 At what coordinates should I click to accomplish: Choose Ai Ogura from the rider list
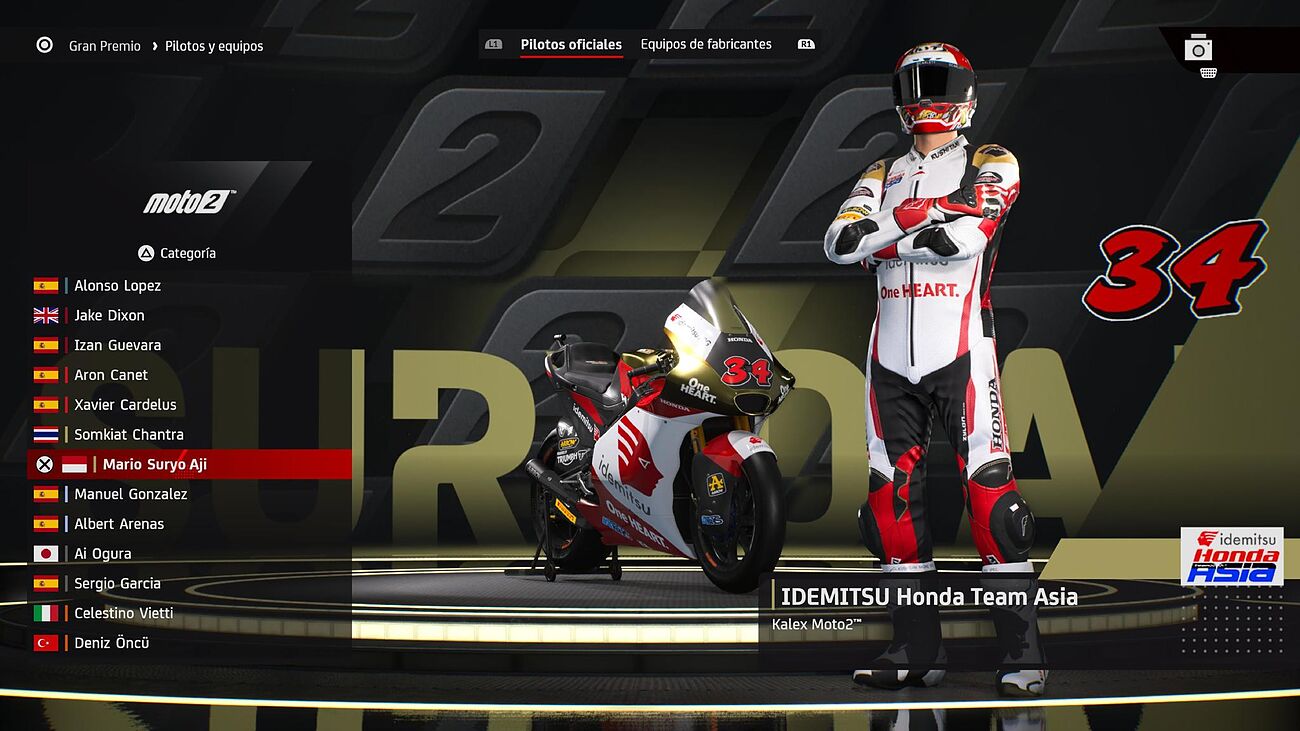click(102, 554)
